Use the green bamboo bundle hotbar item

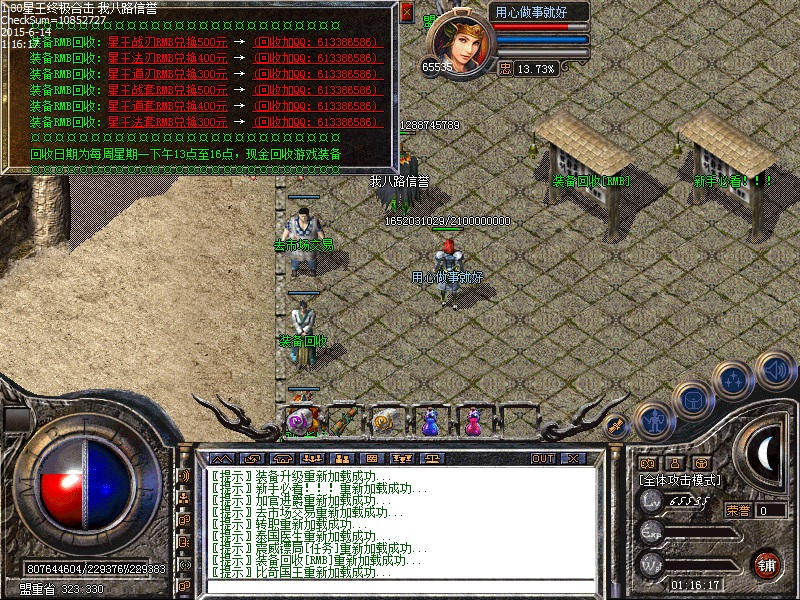click(343, 422)
